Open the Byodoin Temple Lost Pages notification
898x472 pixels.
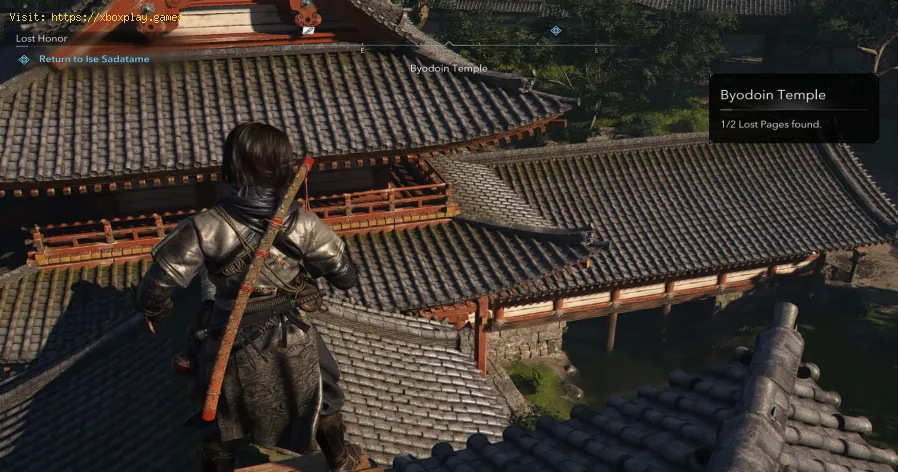pos(793,108)
